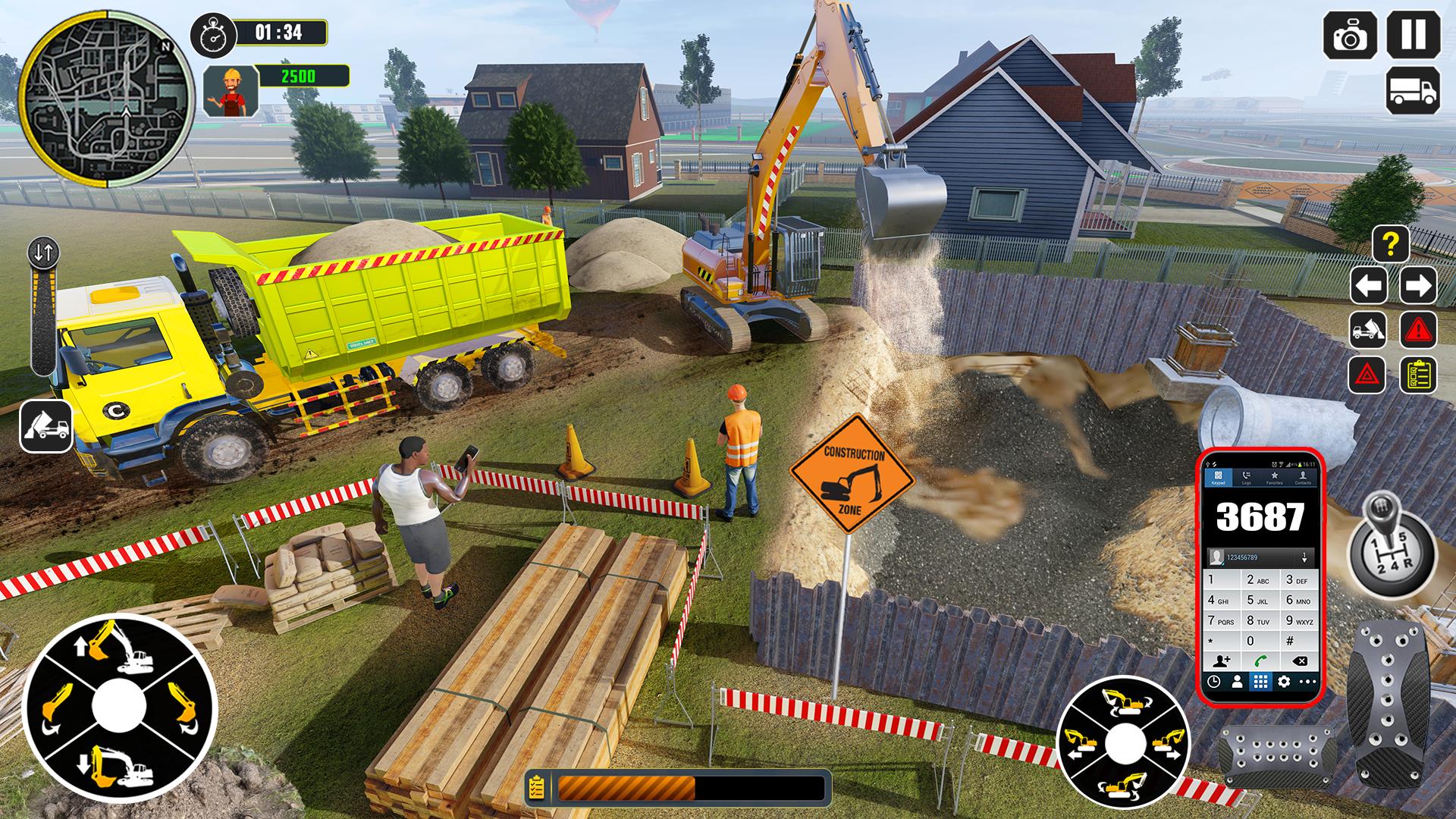
Task: Take a screenshot with the camera button
Action: [x=1351, y=35]
